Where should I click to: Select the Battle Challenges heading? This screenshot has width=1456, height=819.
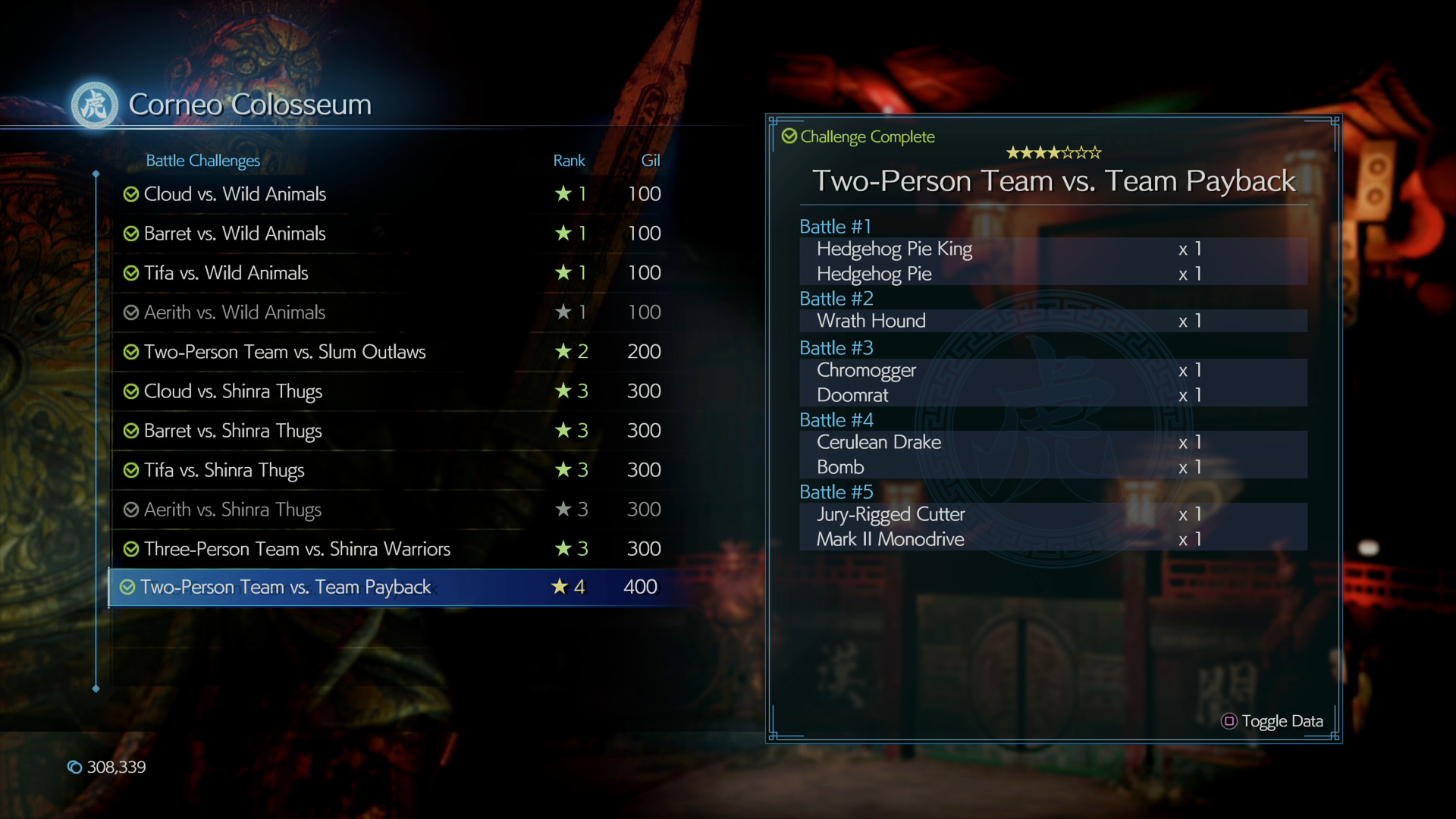pyautogui.click(x=202, y=161)
